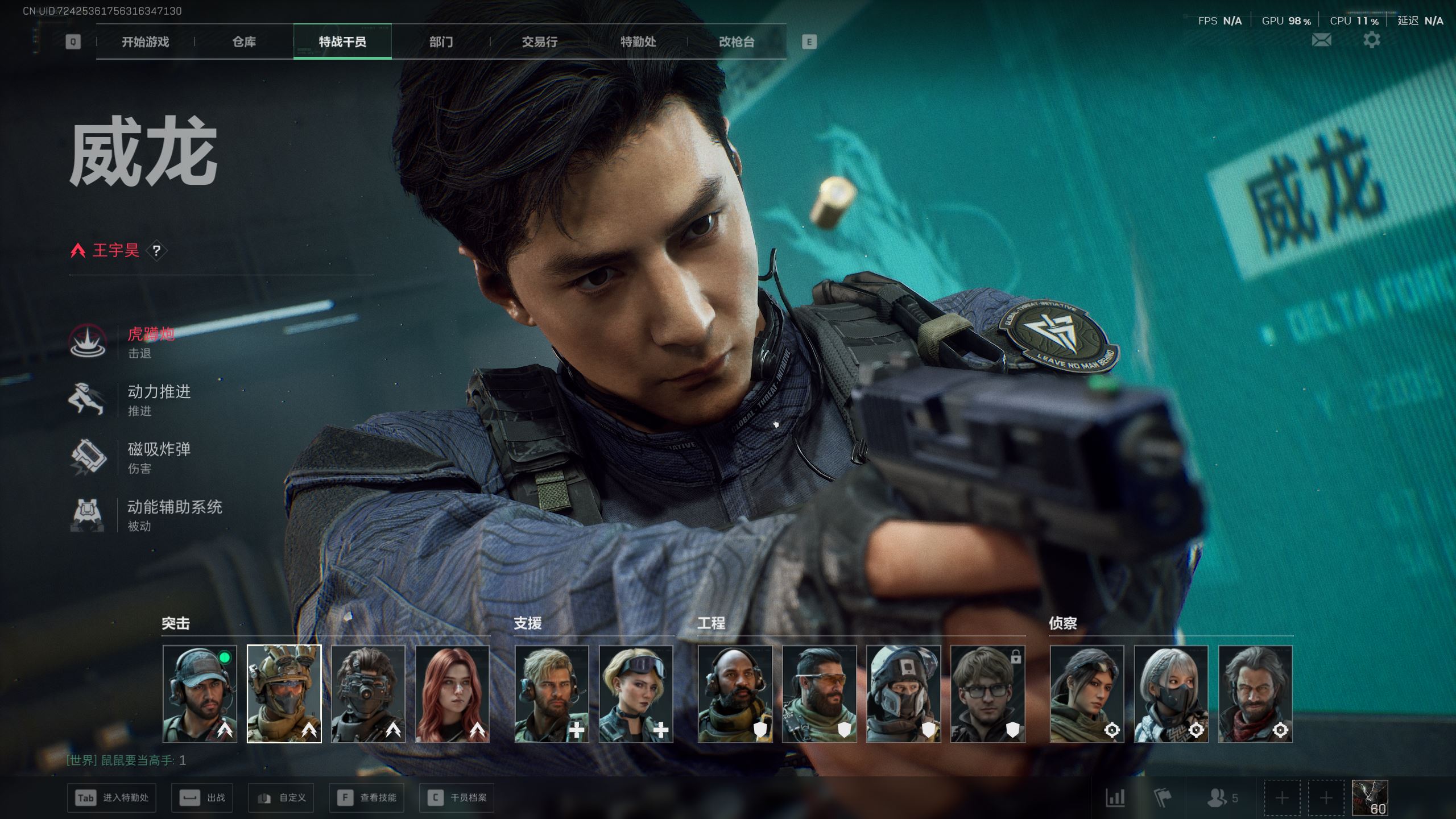1456x819 pixels.
Task: Open the mail envelope icon
Action: pos(1321,40)
